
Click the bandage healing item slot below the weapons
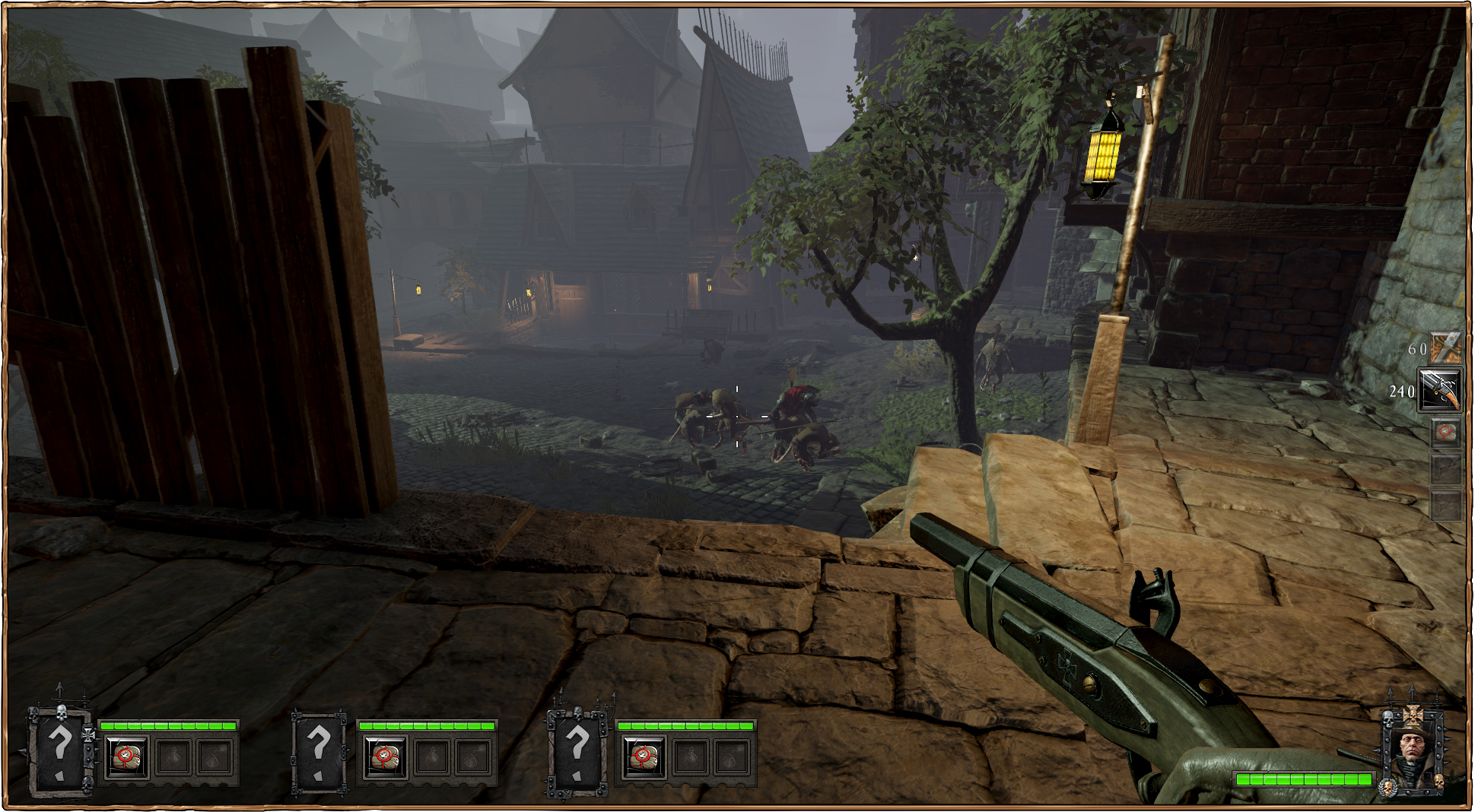[x=1446, y=432]
